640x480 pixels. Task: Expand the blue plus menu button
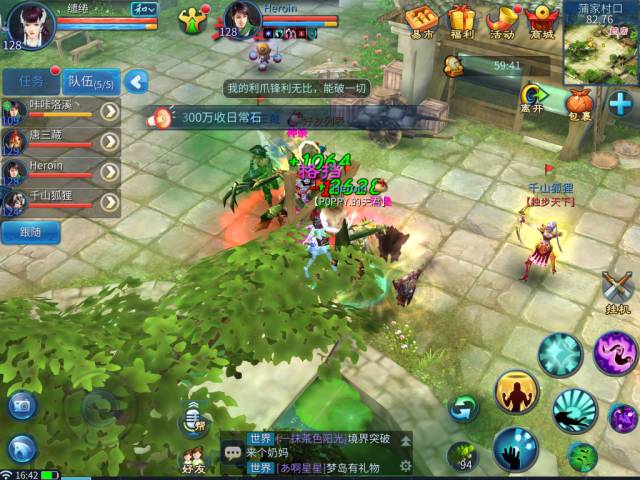[x=620, y=103]
